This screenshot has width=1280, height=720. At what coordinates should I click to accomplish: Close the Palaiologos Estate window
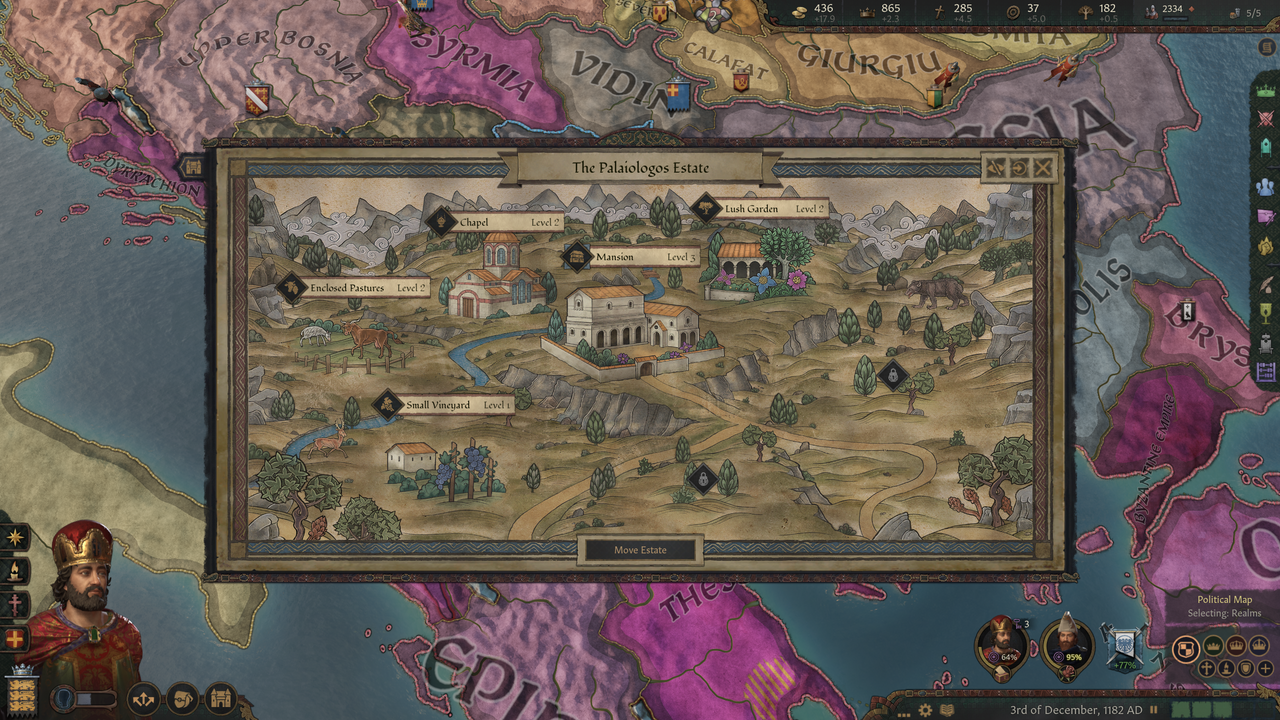(1043, 168)
